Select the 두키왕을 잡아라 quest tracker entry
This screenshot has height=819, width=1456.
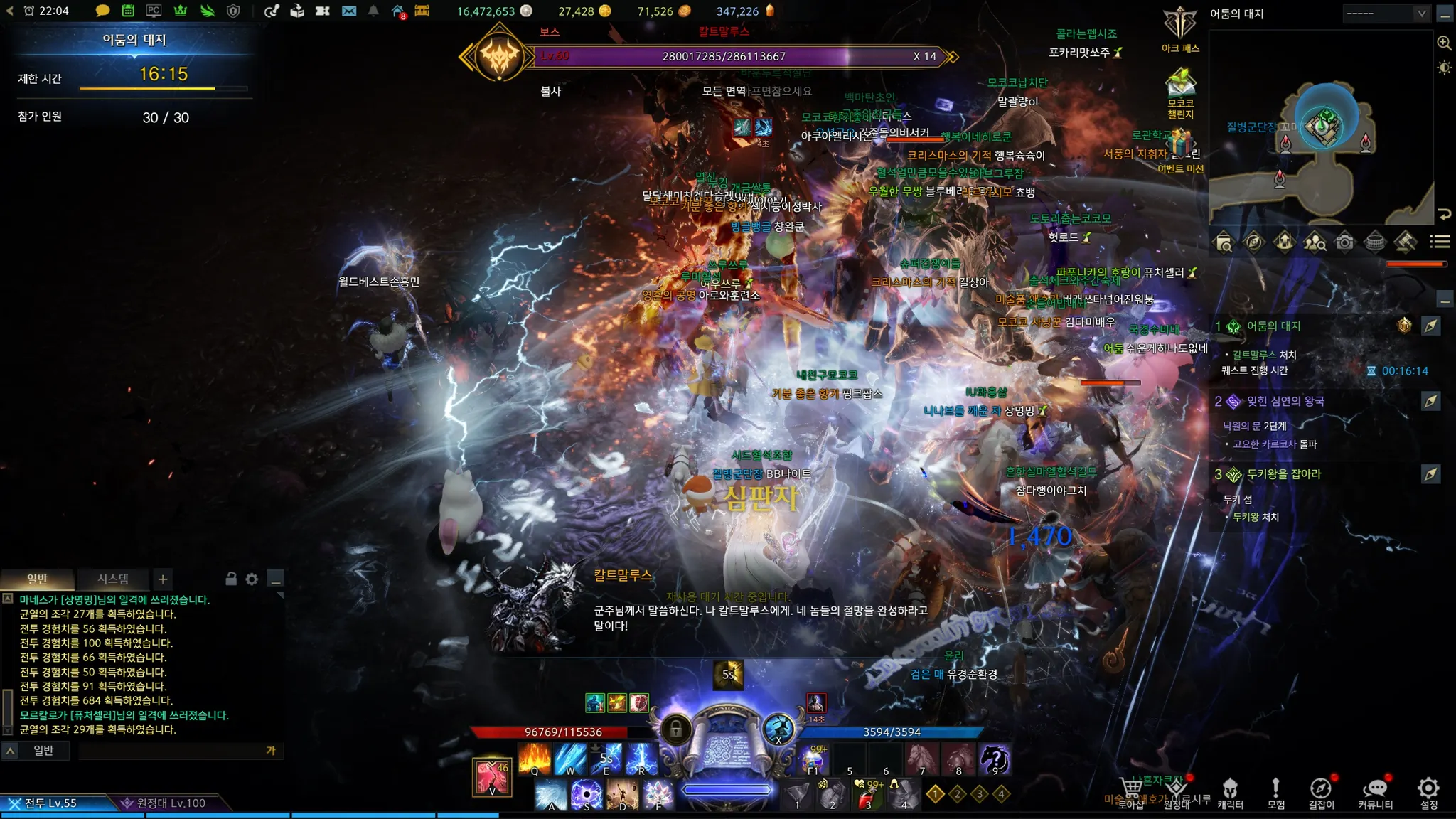coord(1283,474)
